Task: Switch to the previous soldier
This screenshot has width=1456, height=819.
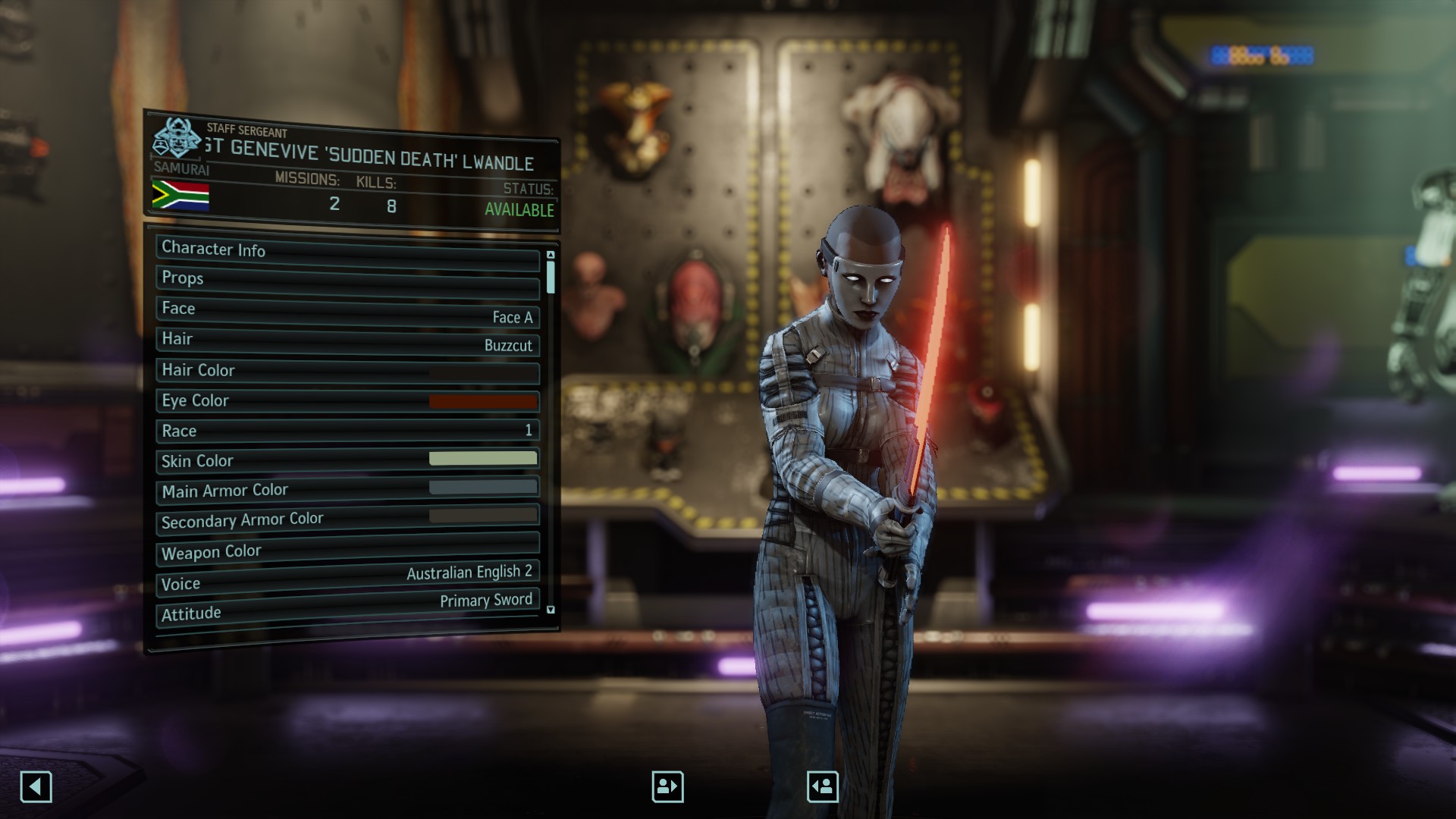Action: tap(667, 786)
